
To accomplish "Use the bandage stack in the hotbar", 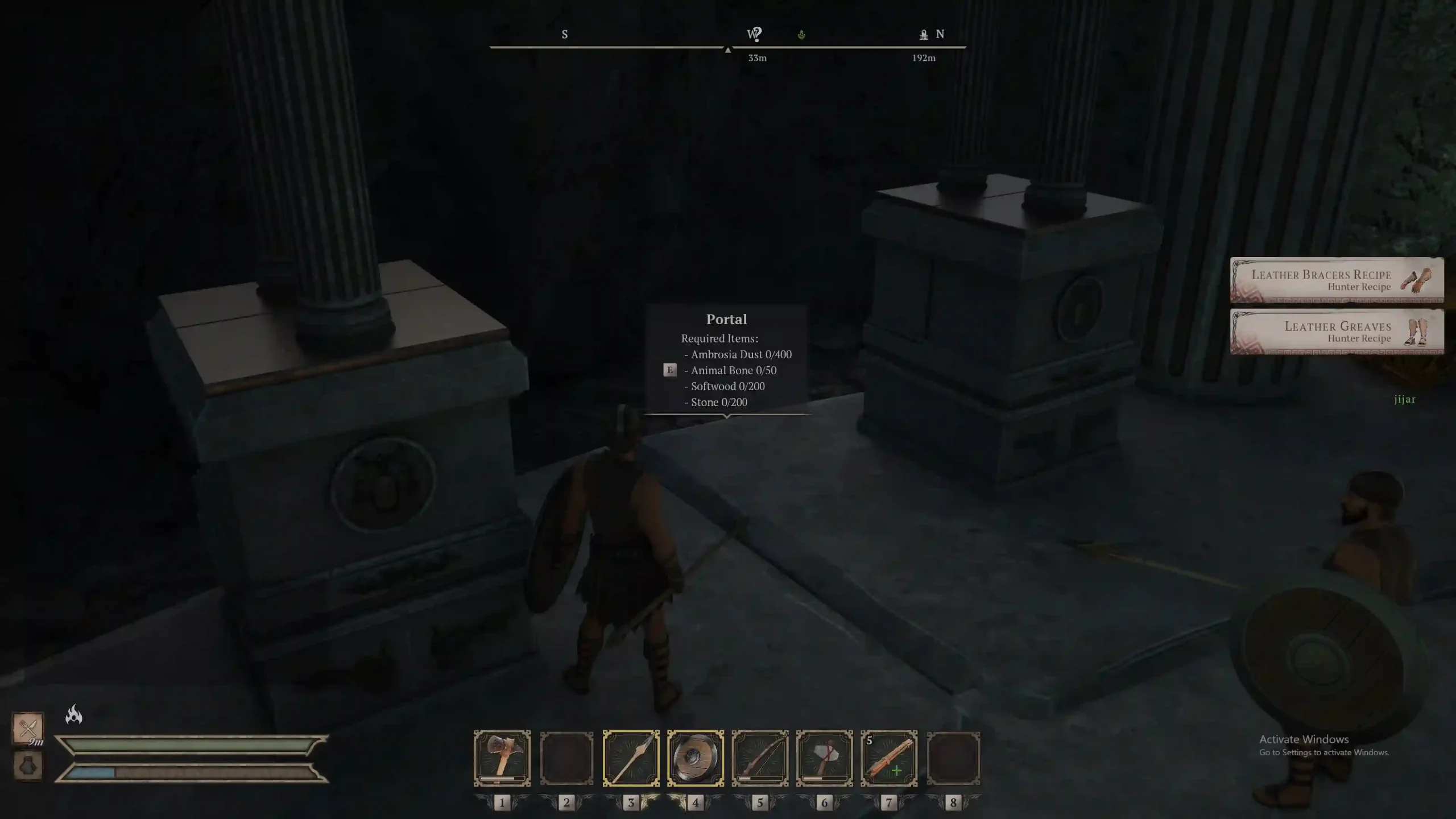I will (x=888, y=758).
